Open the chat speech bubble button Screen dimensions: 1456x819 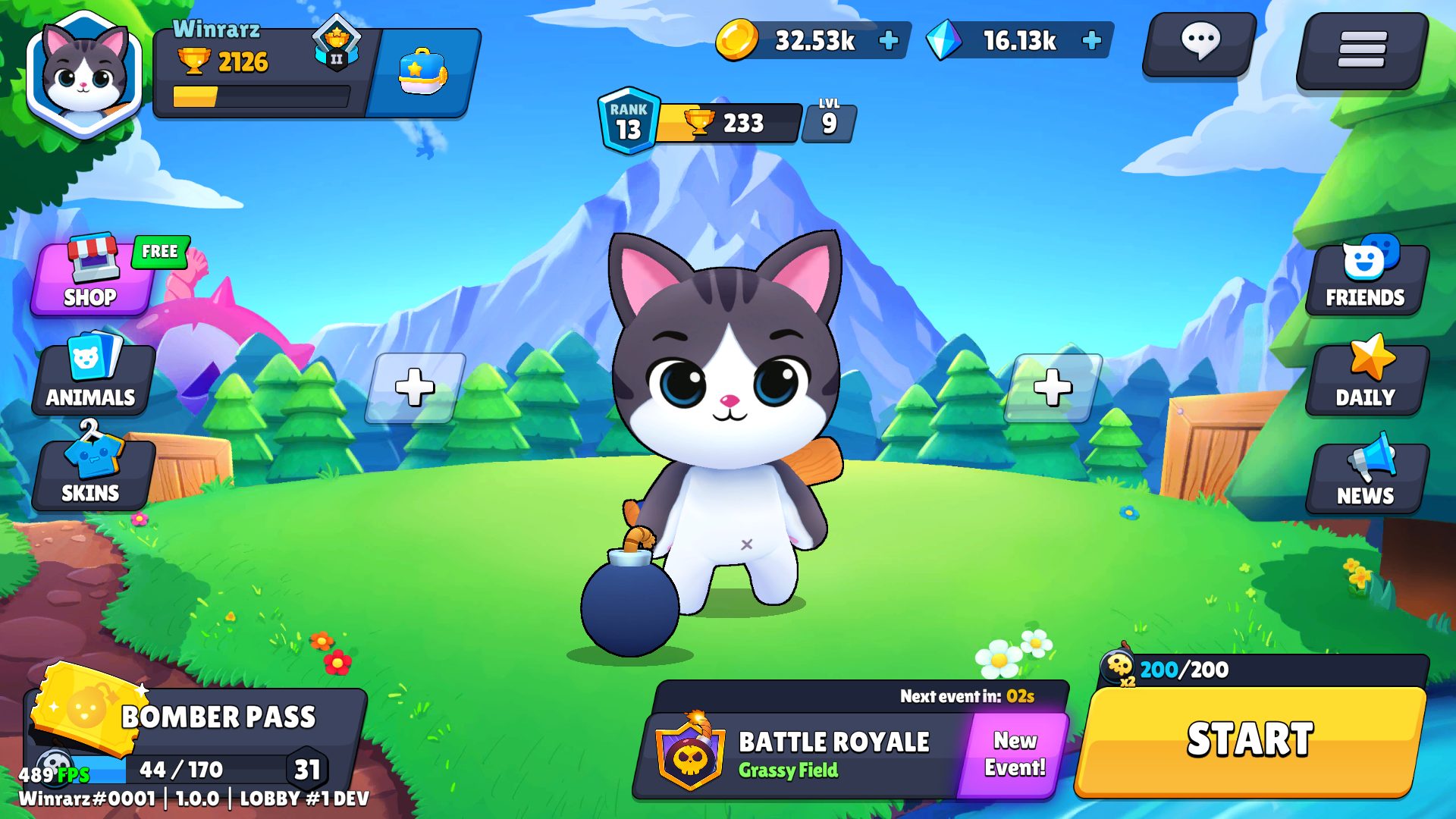coord(1200,44)
